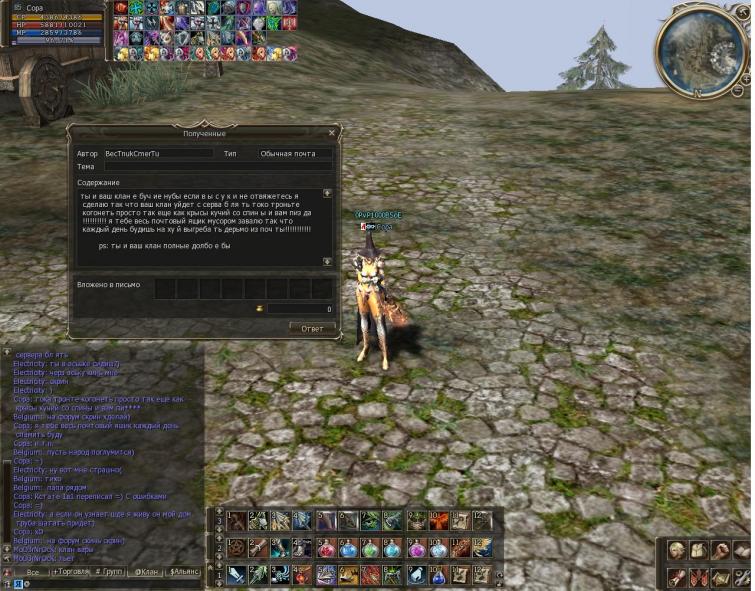The image size is (755, 591).
Task: Switch to the @Клан chat tab
Action: click(x=146, y=572)
